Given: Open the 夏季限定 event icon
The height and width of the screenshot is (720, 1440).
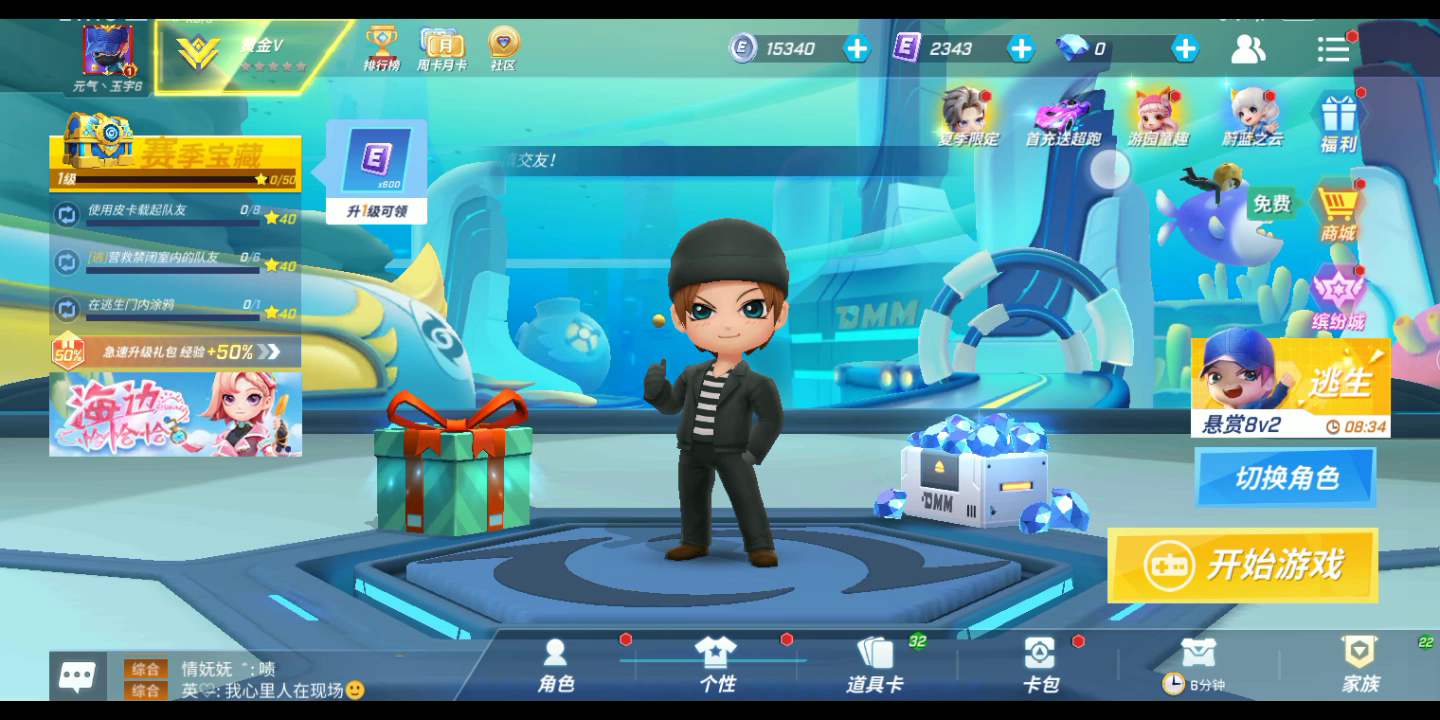Looking at the screenshot, I should 967,118.
